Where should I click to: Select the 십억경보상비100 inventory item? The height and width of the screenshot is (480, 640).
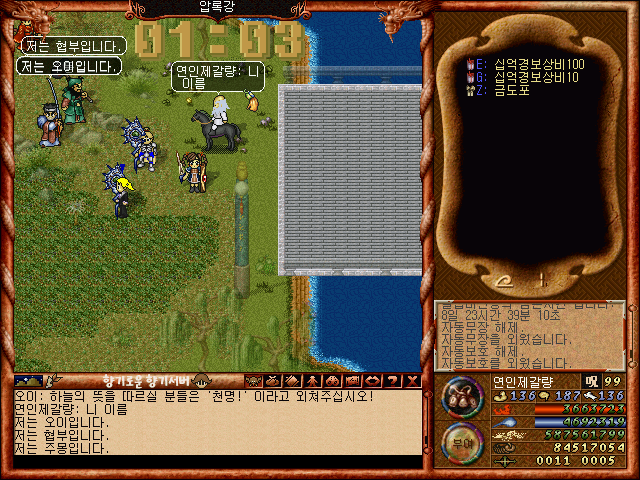(538, 64)
